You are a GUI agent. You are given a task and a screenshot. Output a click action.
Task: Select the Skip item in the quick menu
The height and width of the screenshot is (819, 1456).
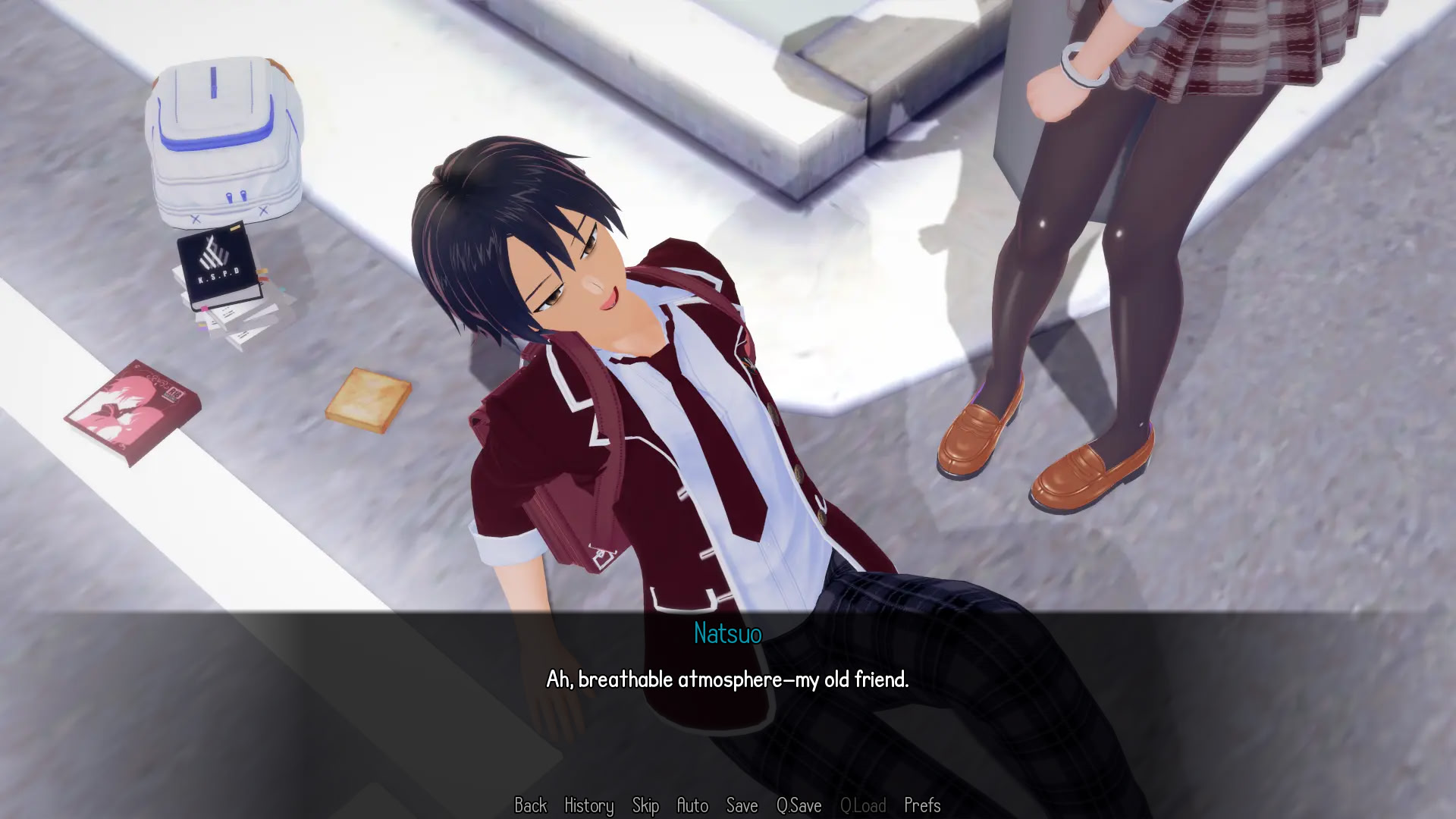[x=647, y=806]
